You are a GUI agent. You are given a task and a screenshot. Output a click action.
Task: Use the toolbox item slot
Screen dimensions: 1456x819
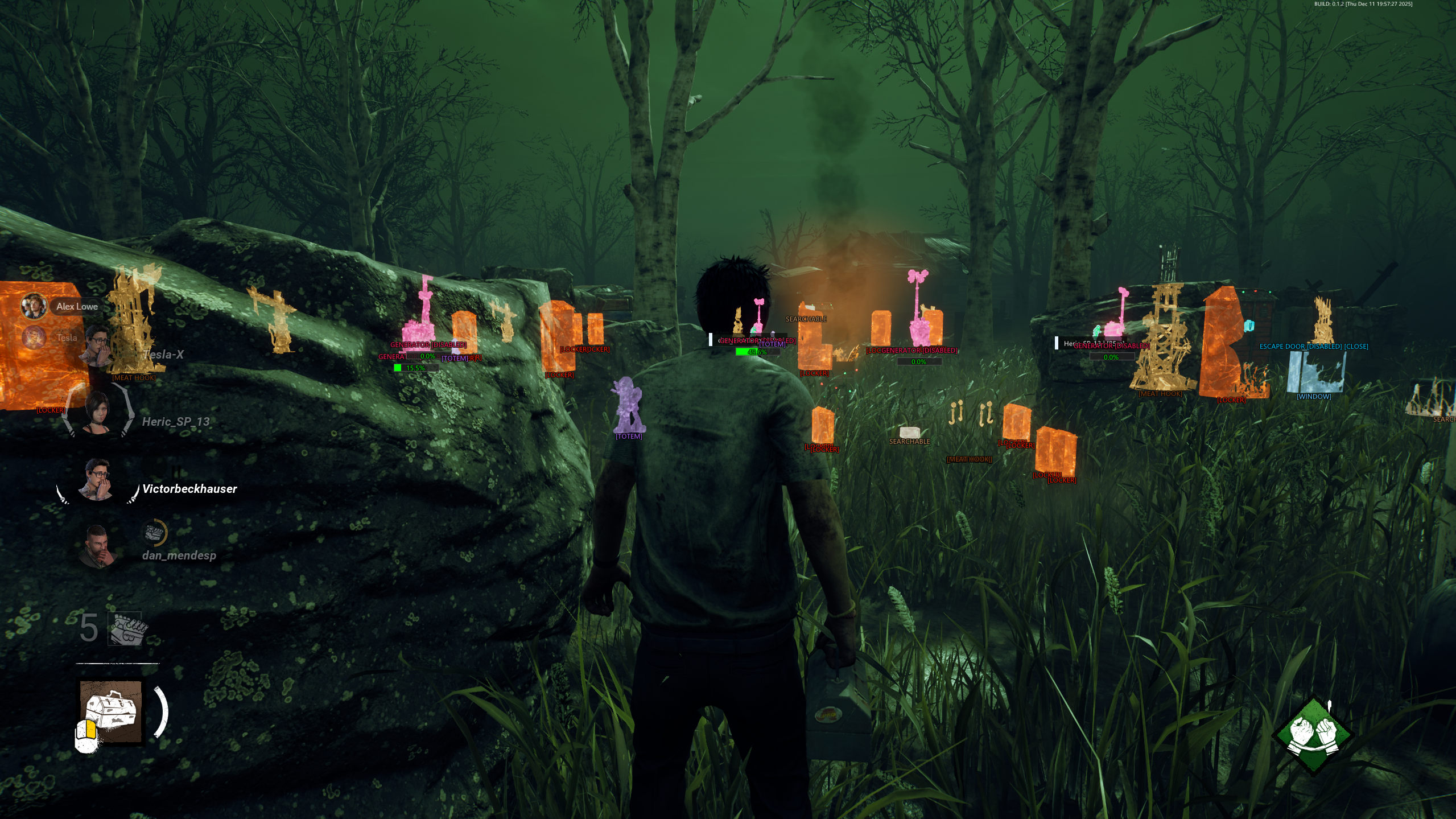tap(112, 711)
